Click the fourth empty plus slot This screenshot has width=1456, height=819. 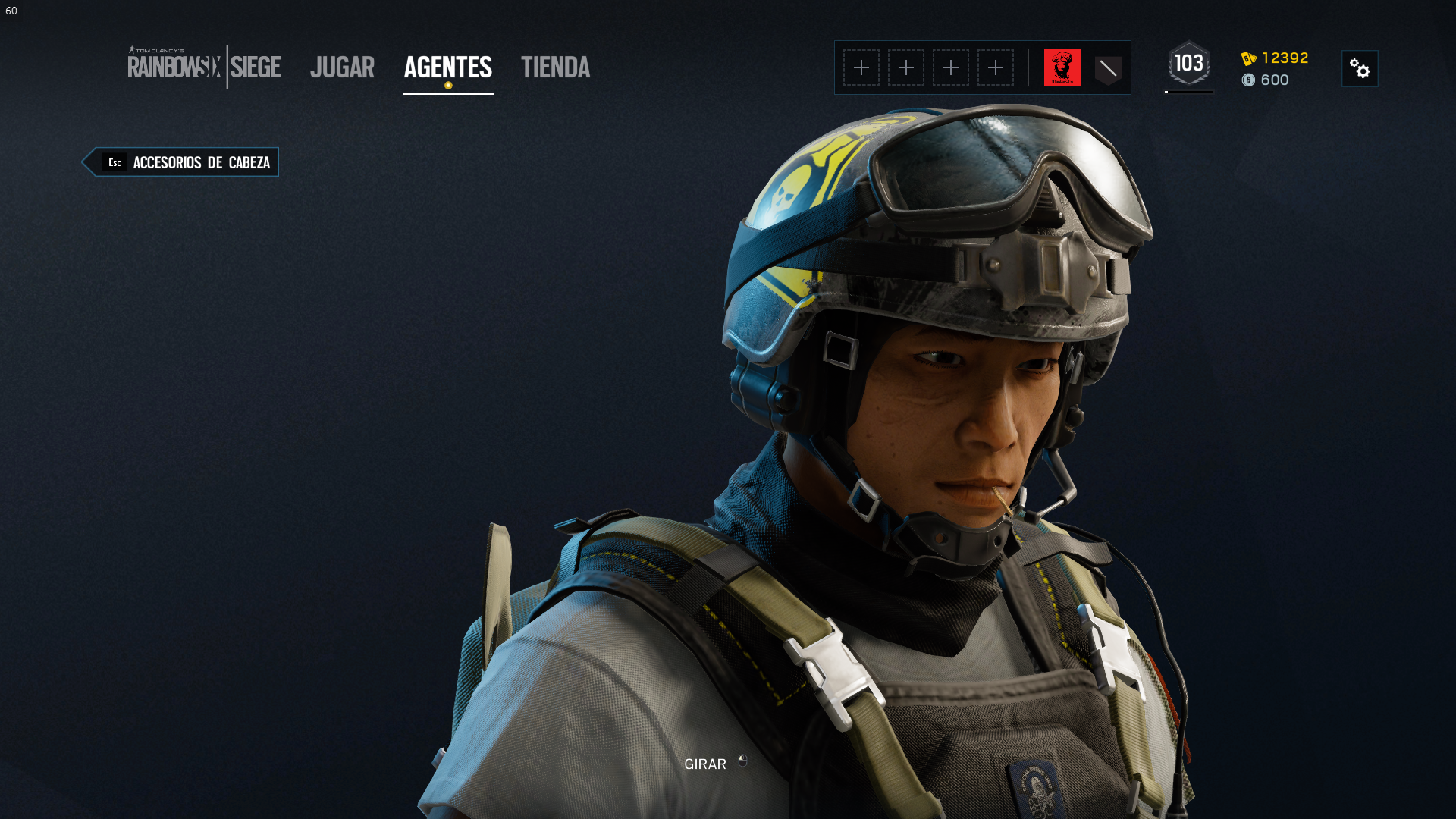point(995,67)
